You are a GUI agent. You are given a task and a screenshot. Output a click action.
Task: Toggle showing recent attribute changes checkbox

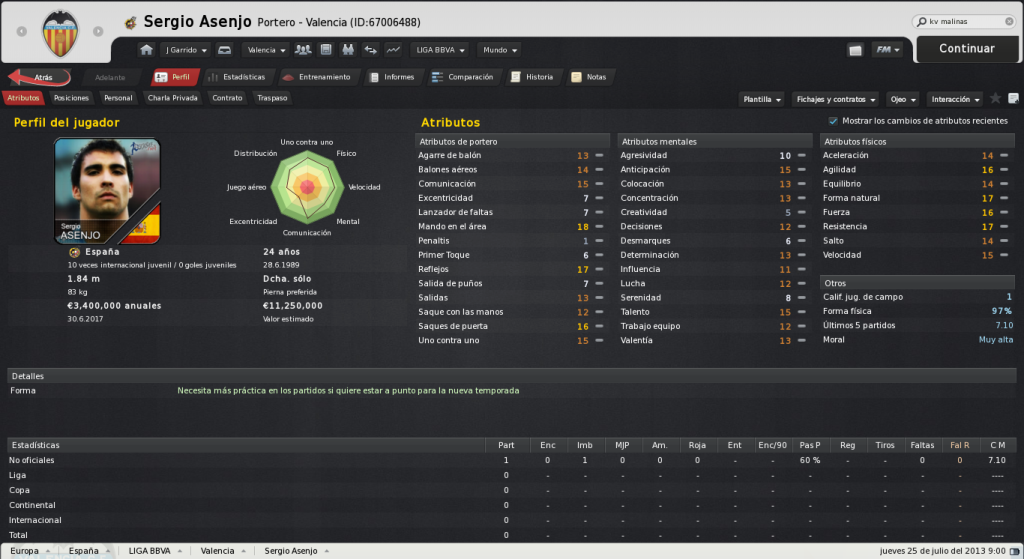tap(833, 121)
